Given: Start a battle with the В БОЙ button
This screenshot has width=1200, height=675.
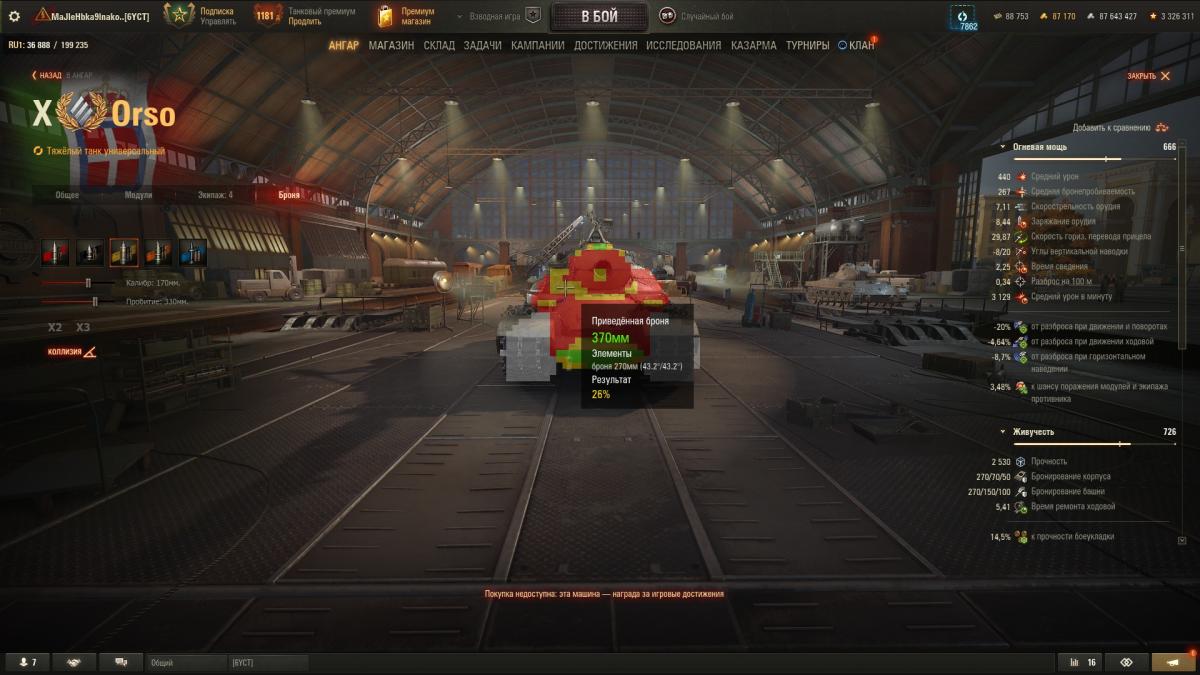Looking at the screenshot, I should 599,16.
